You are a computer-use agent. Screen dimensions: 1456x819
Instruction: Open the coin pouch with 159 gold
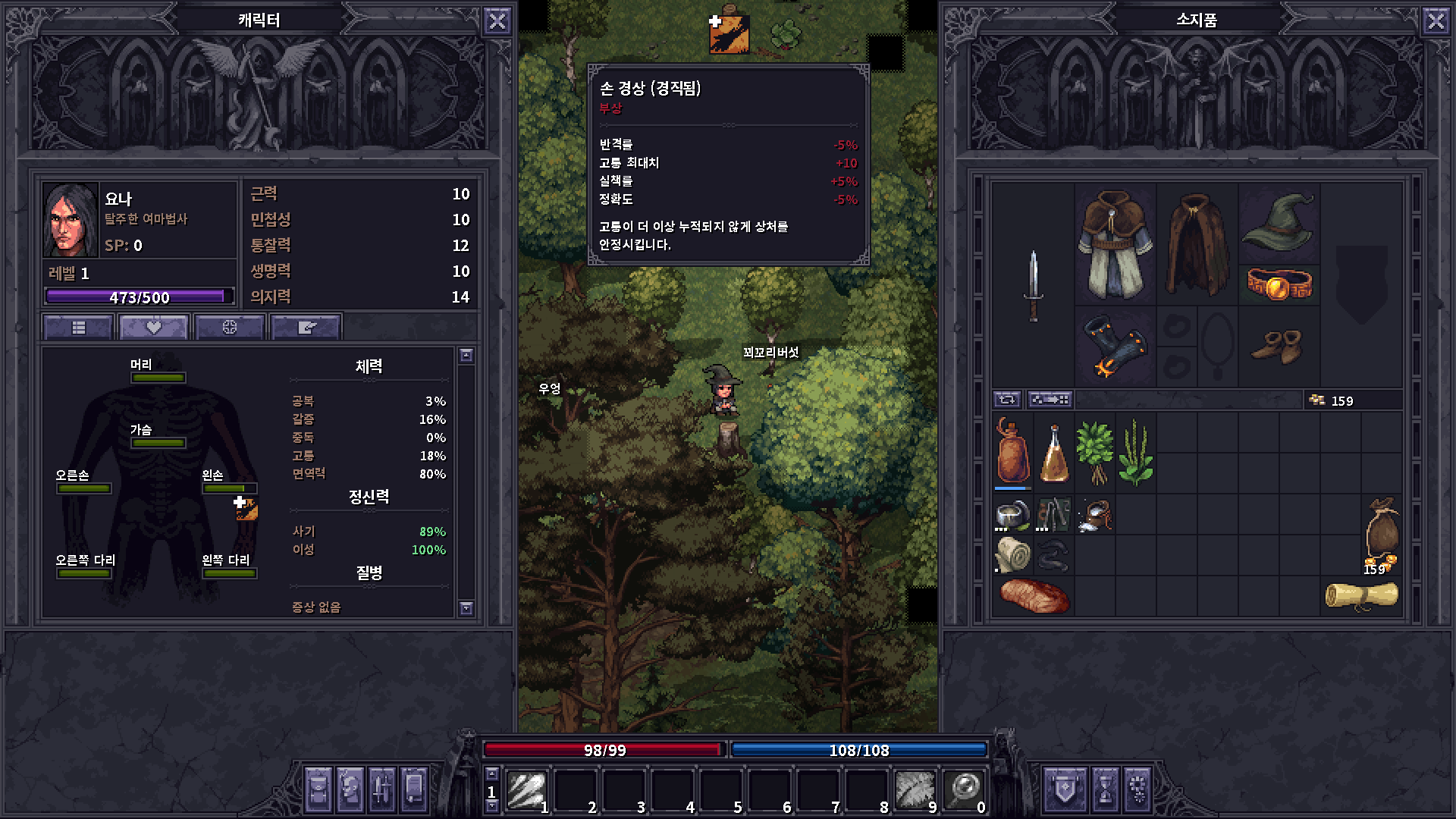click(1381, 535)
